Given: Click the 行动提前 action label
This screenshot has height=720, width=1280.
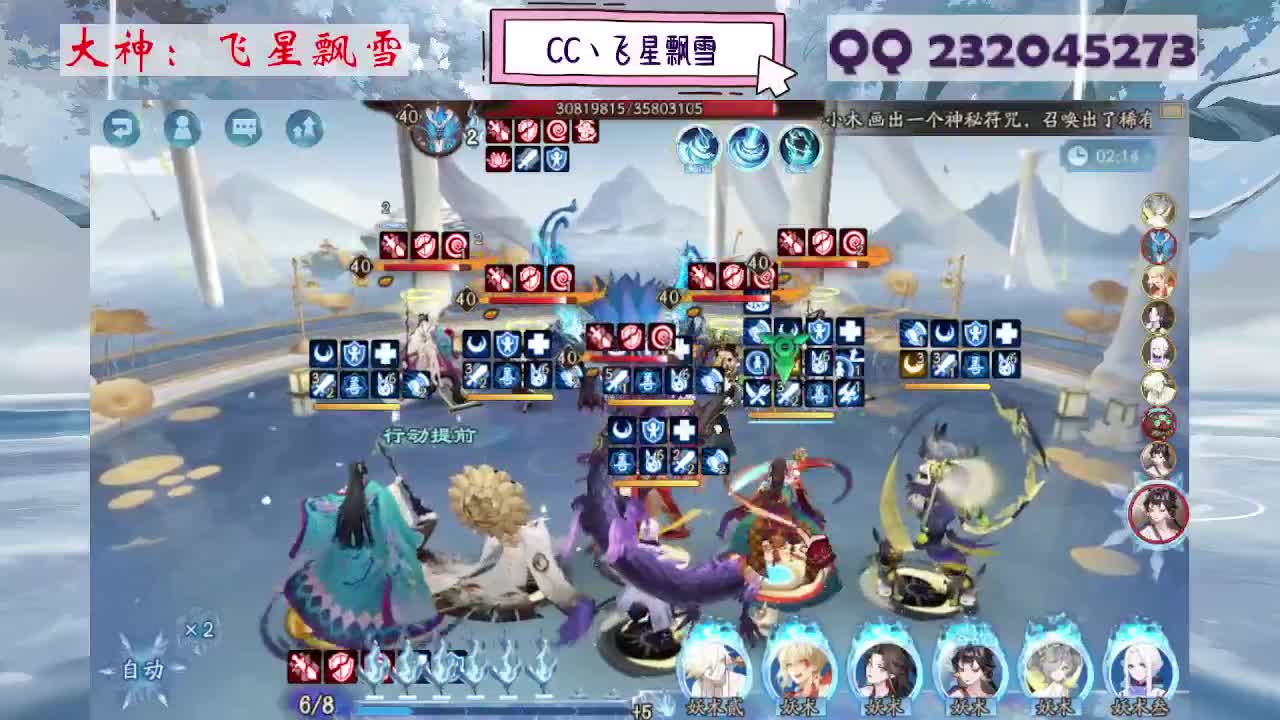Looking at the screenshot, I should click(430, 434).
